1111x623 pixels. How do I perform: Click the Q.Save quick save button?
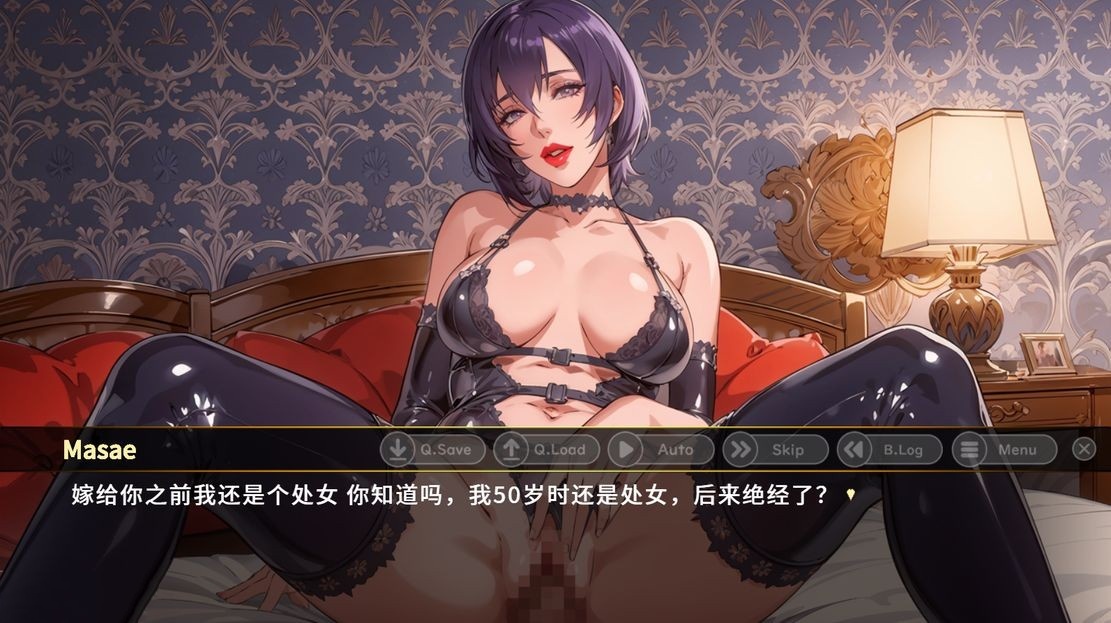pos(432,450)
